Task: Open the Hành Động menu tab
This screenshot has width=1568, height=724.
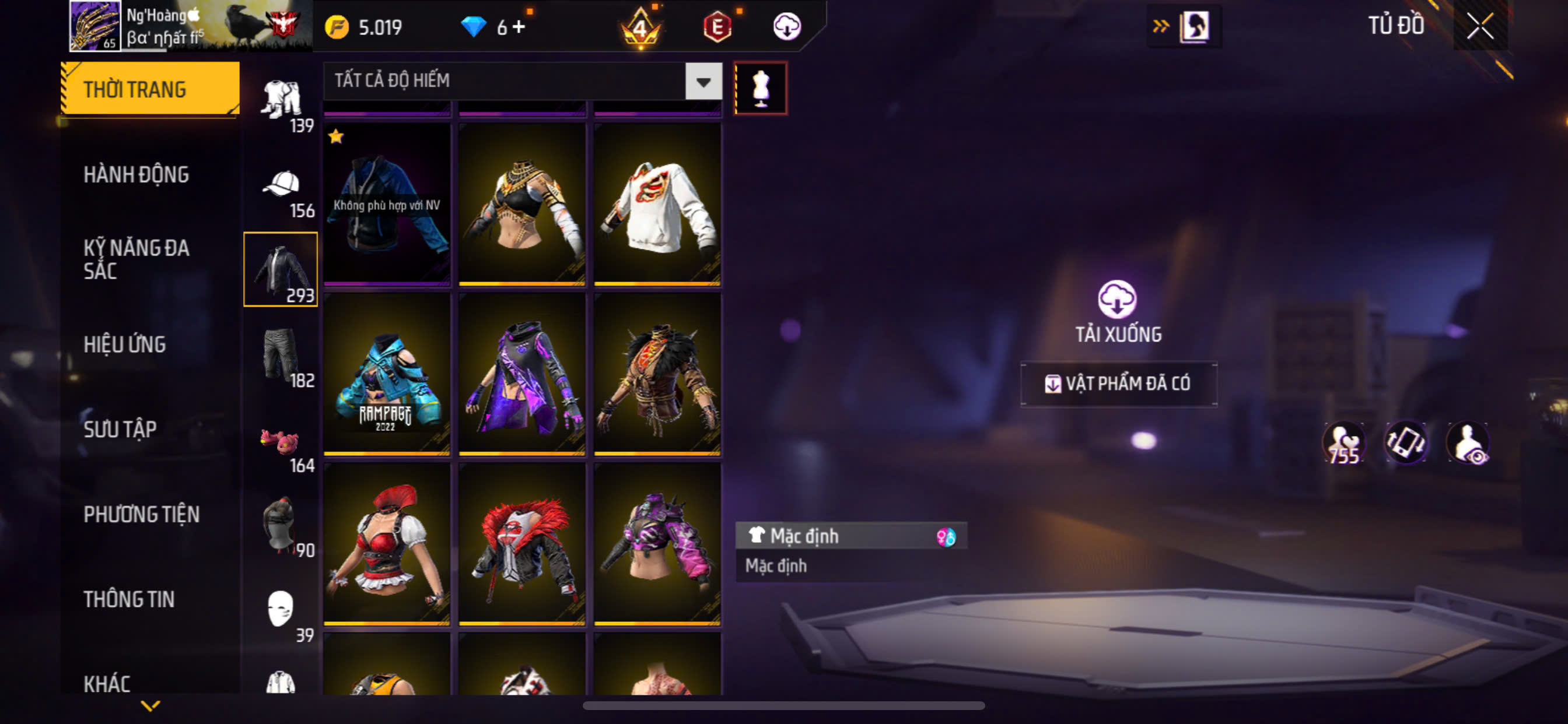Action: pyautogui.click(x=136, y=175)
